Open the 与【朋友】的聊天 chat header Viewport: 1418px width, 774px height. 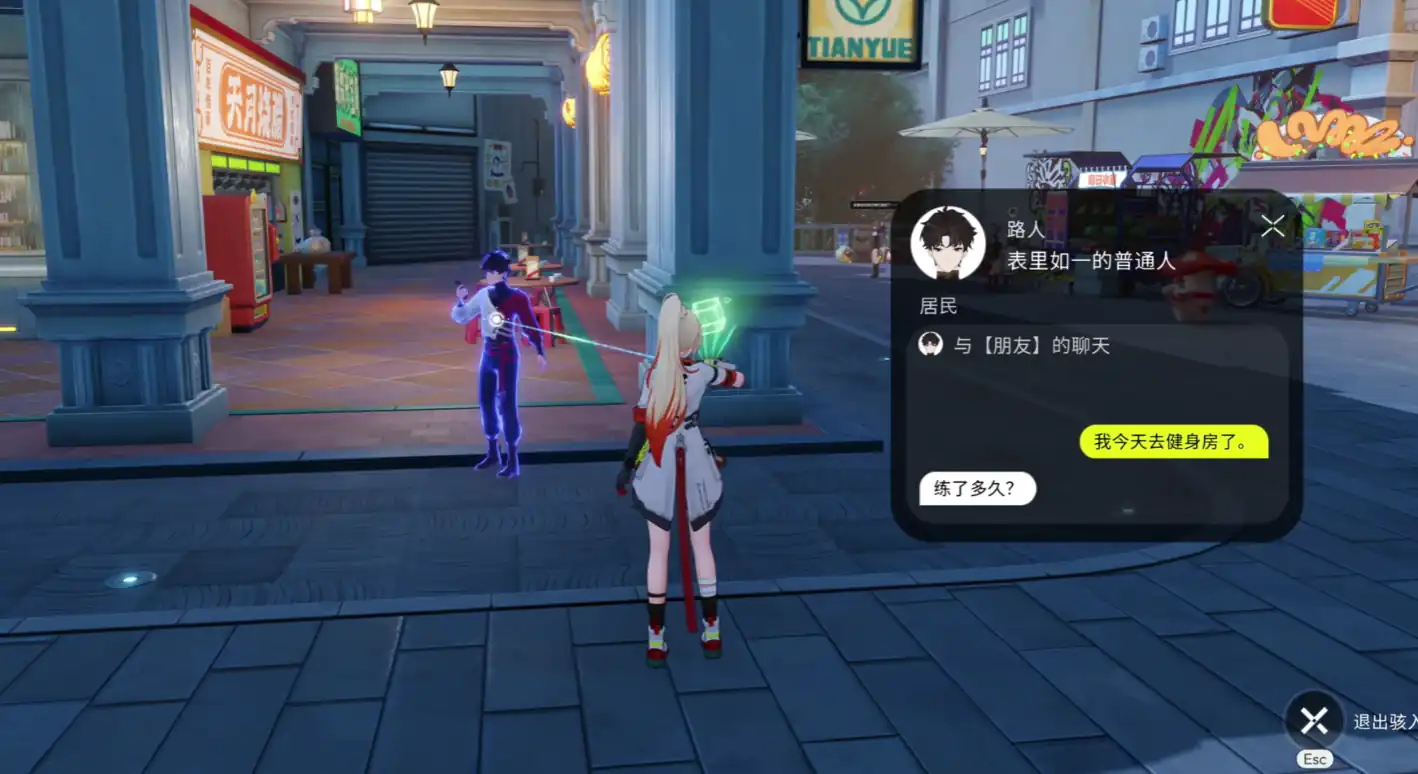click(x=1030, y=346)
